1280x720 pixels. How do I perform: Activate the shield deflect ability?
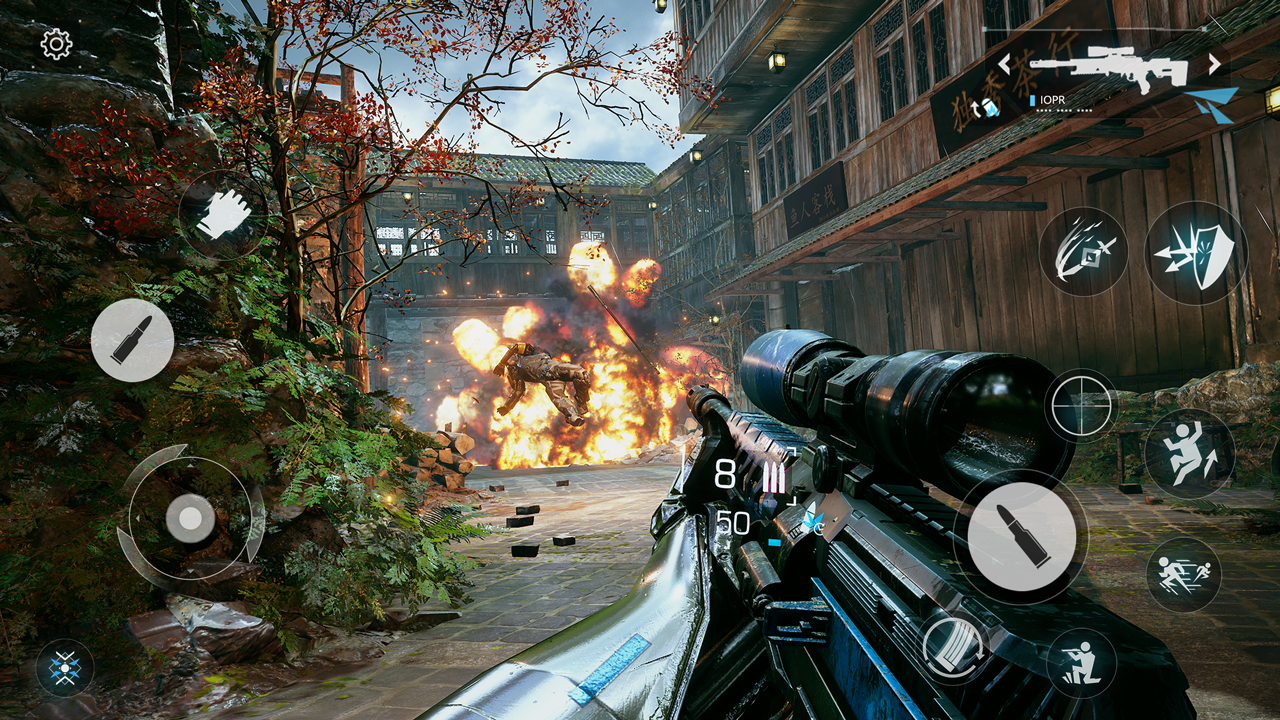pos(1196,252)
